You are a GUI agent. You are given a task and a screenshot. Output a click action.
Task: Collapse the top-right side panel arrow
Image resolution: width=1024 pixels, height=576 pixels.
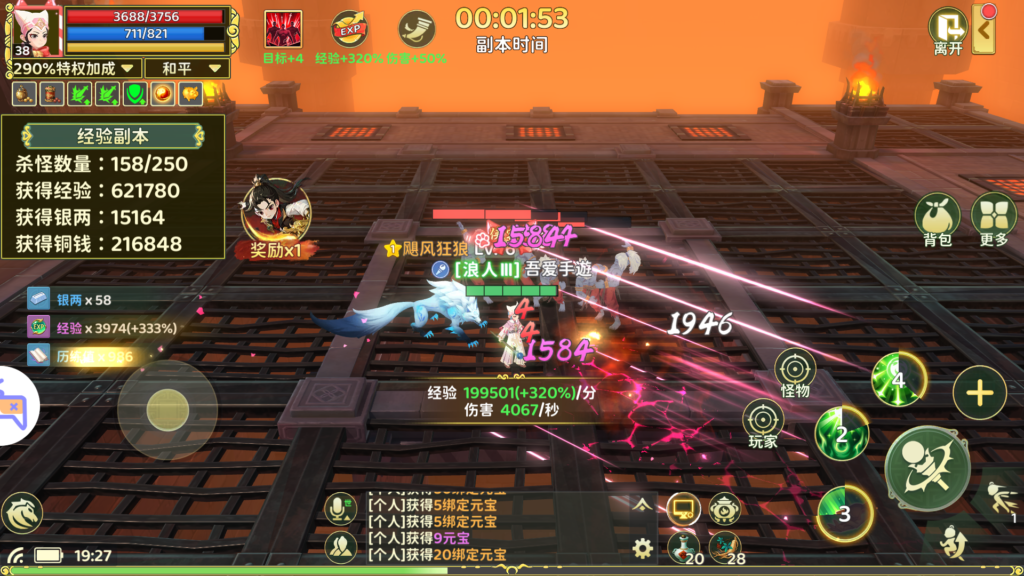(984, 30)
